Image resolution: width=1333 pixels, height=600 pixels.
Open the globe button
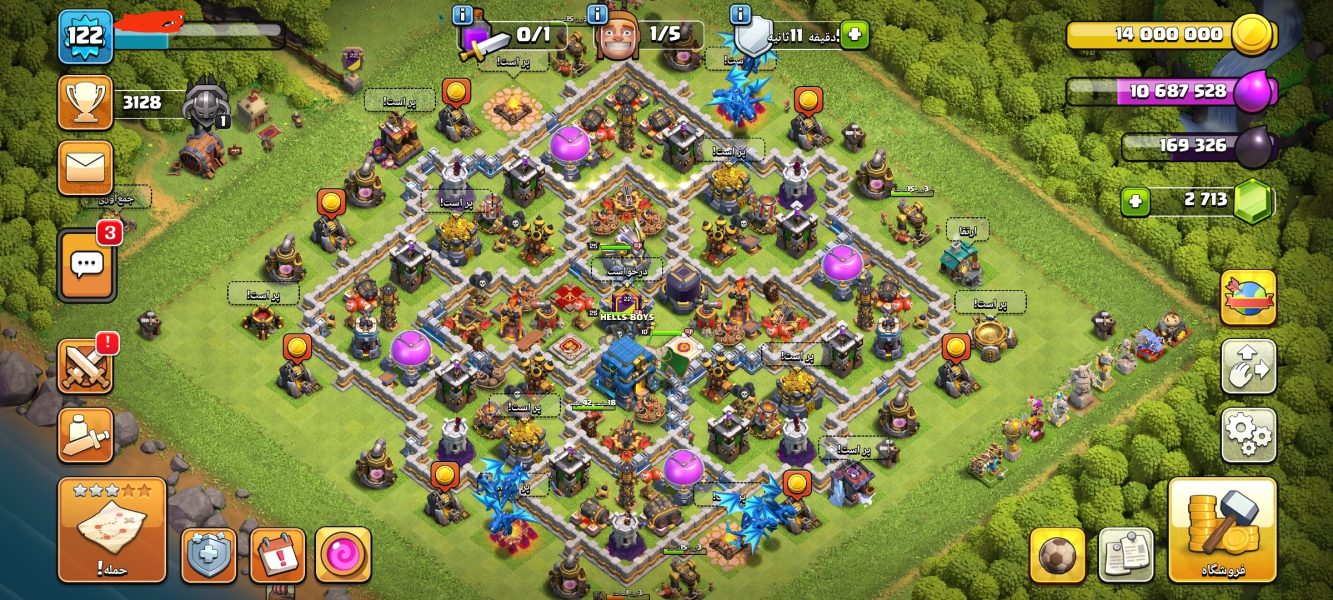tap(1248, 298)
